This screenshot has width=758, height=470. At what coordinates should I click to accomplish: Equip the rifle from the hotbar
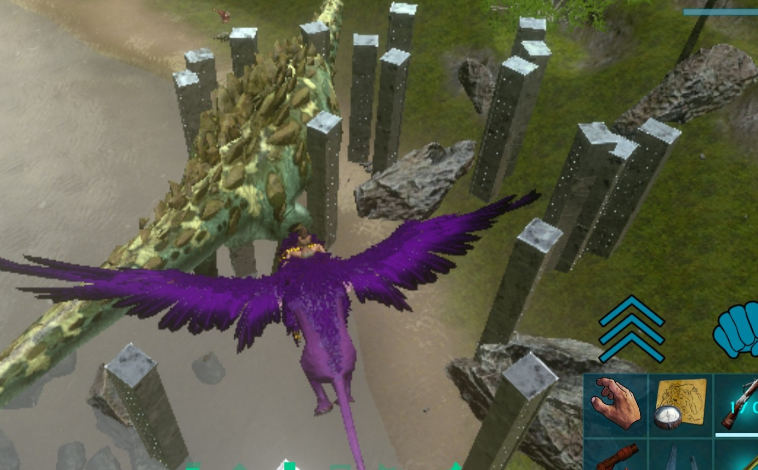pos(738,404)
